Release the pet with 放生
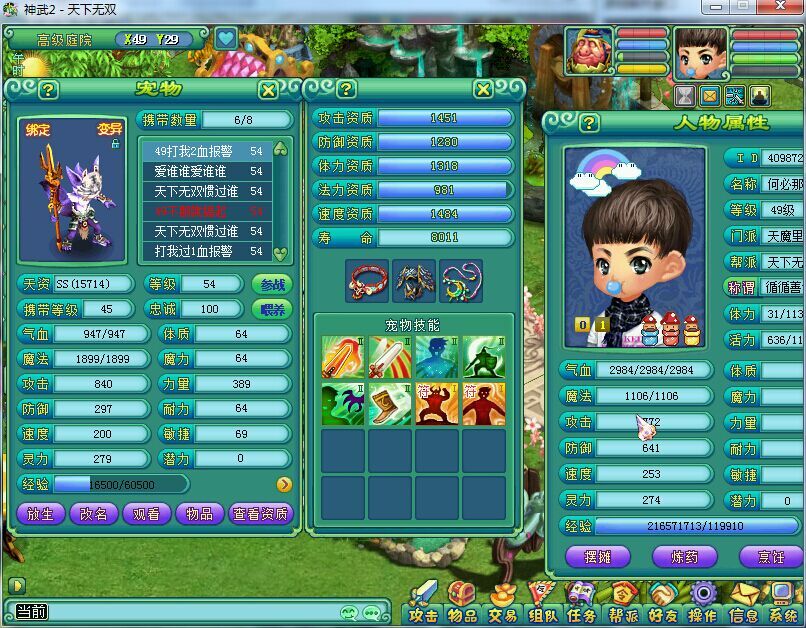This screenshot has height=628, width=806. [x=41, y=514]
